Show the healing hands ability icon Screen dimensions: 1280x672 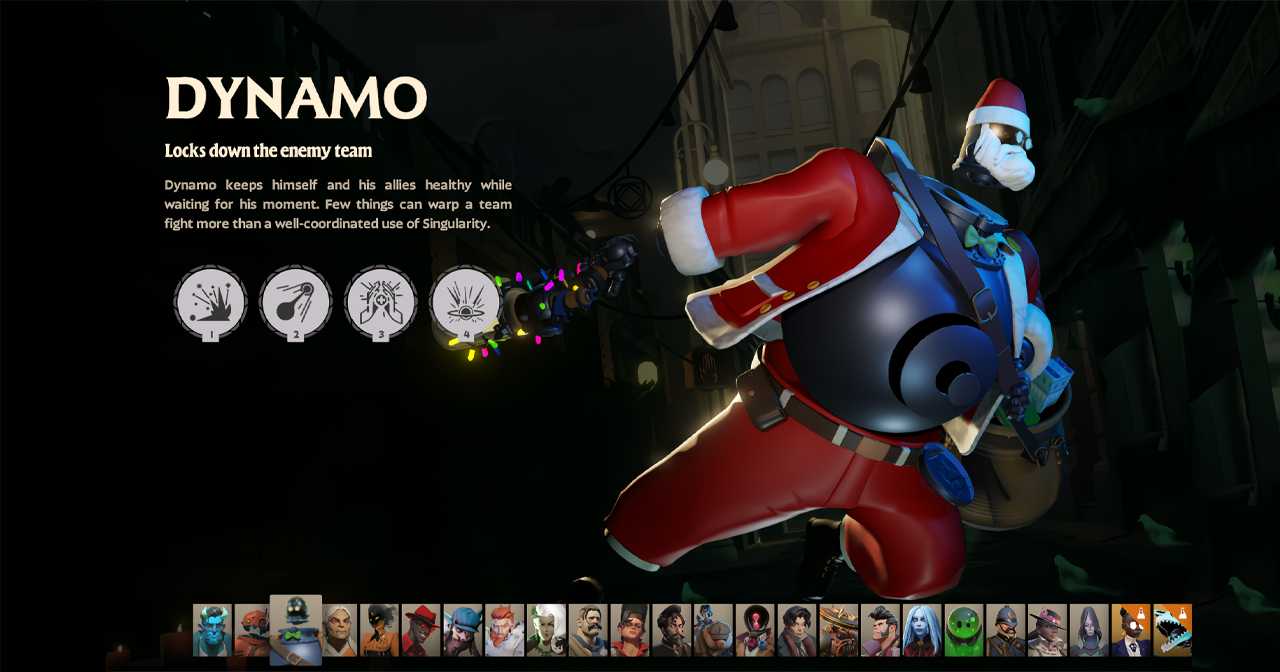pyautogui.click(x=380, y=301)
